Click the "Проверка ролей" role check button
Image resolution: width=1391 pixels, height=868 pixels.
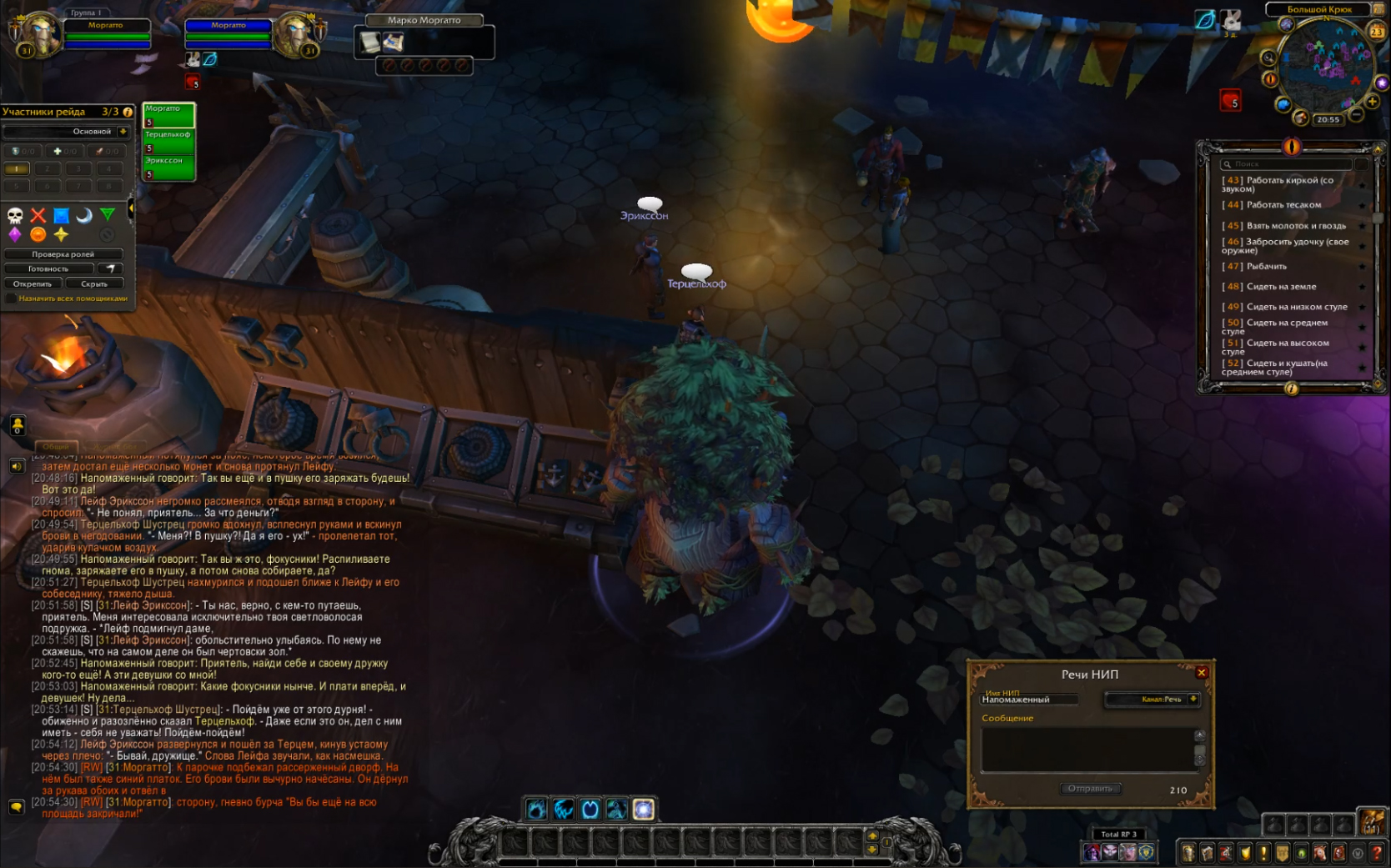point(63,254)
